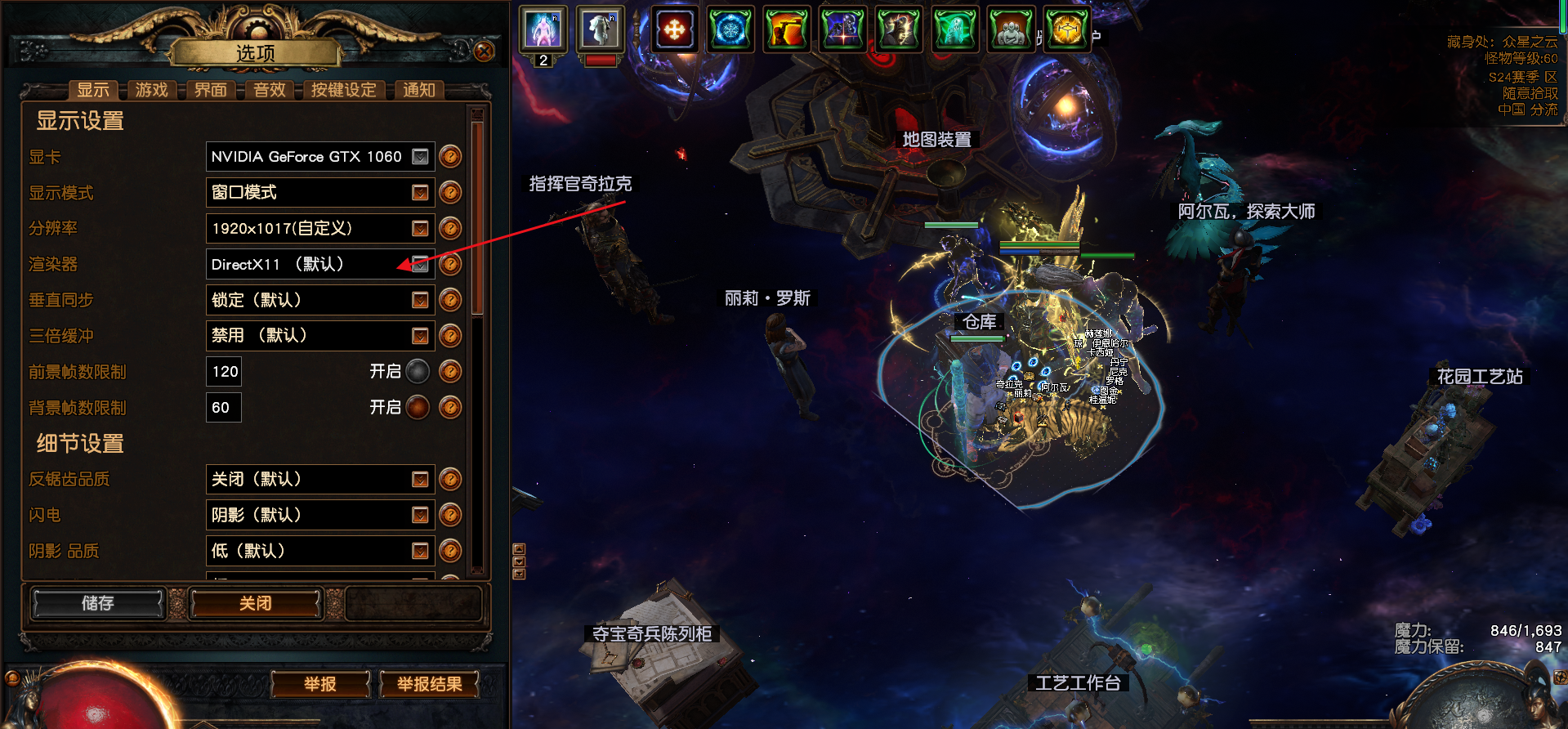Open 举报结果 report results
1568x729 pixels.
click(429, 684)
